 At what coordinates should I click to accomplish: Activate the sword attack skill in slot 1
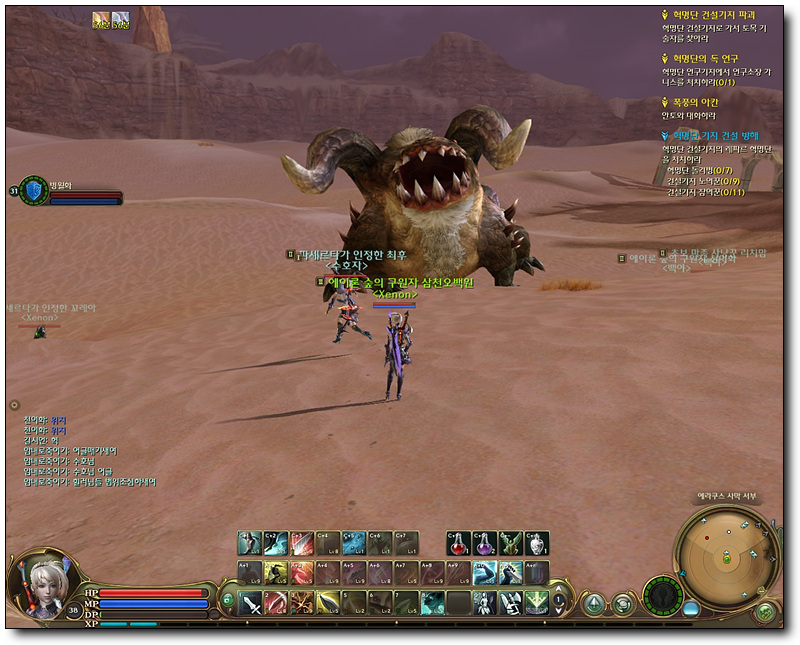pos(250,602)
